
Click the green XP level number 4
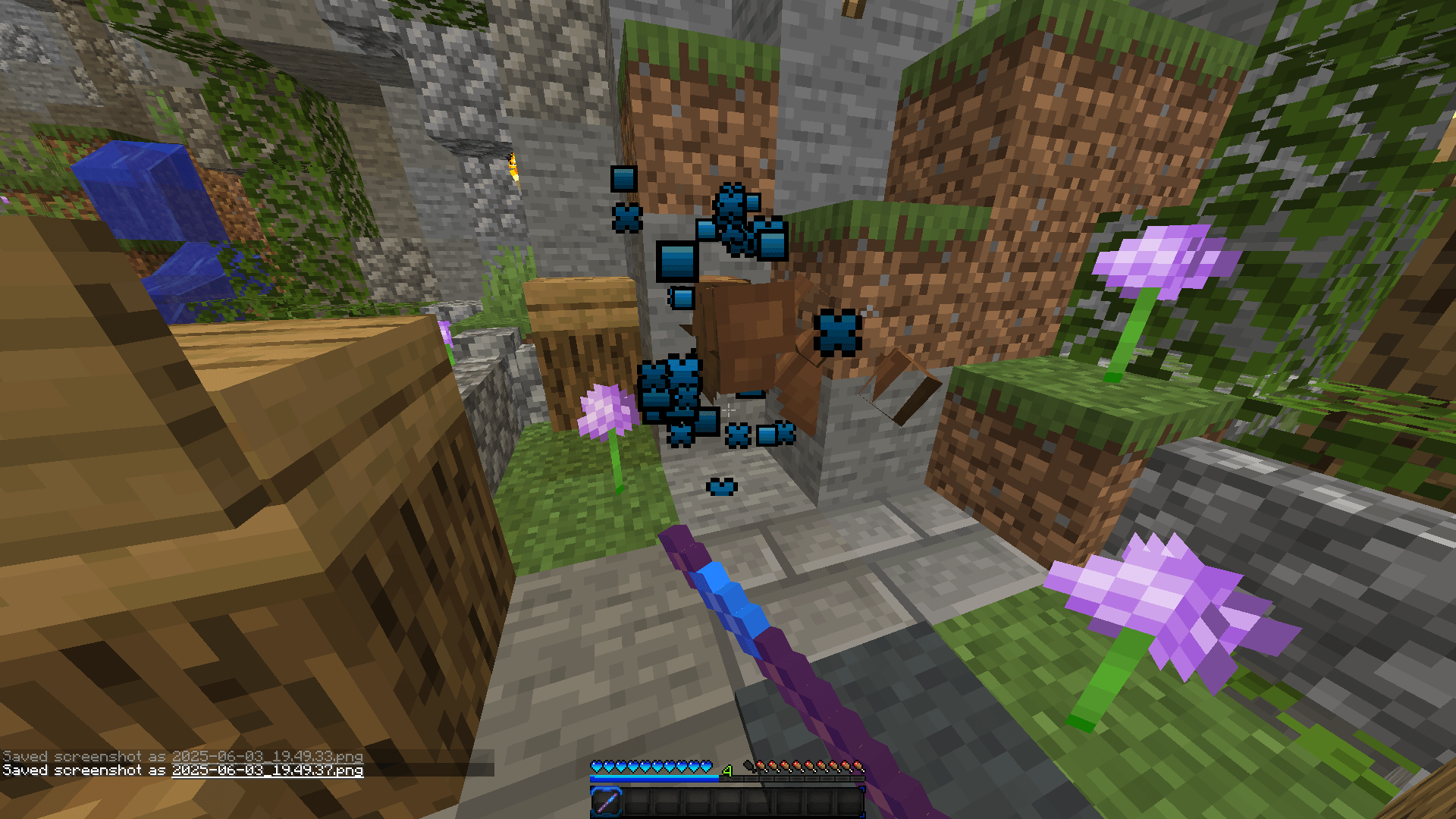726,770
